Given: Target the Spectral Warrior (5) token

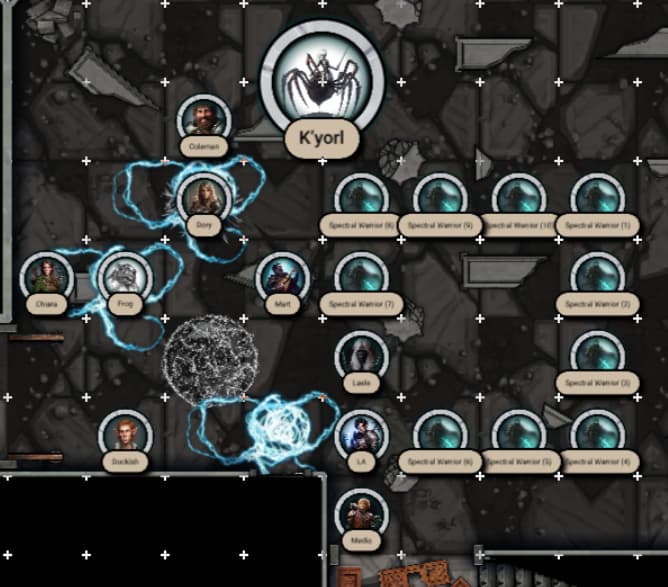Looking at the screenshot, I should 518,432.
